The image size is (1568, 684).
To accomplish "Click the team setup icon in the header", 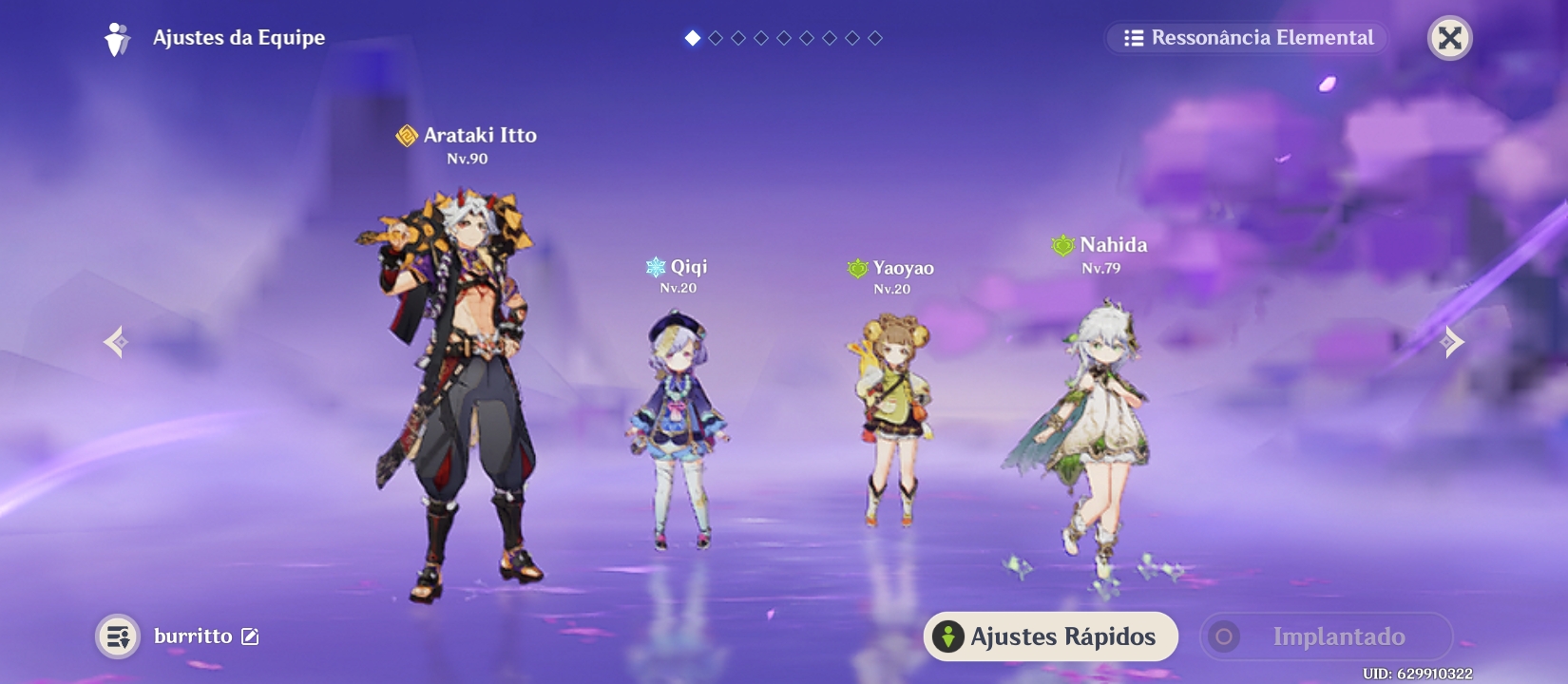I will tap(118, 38).
